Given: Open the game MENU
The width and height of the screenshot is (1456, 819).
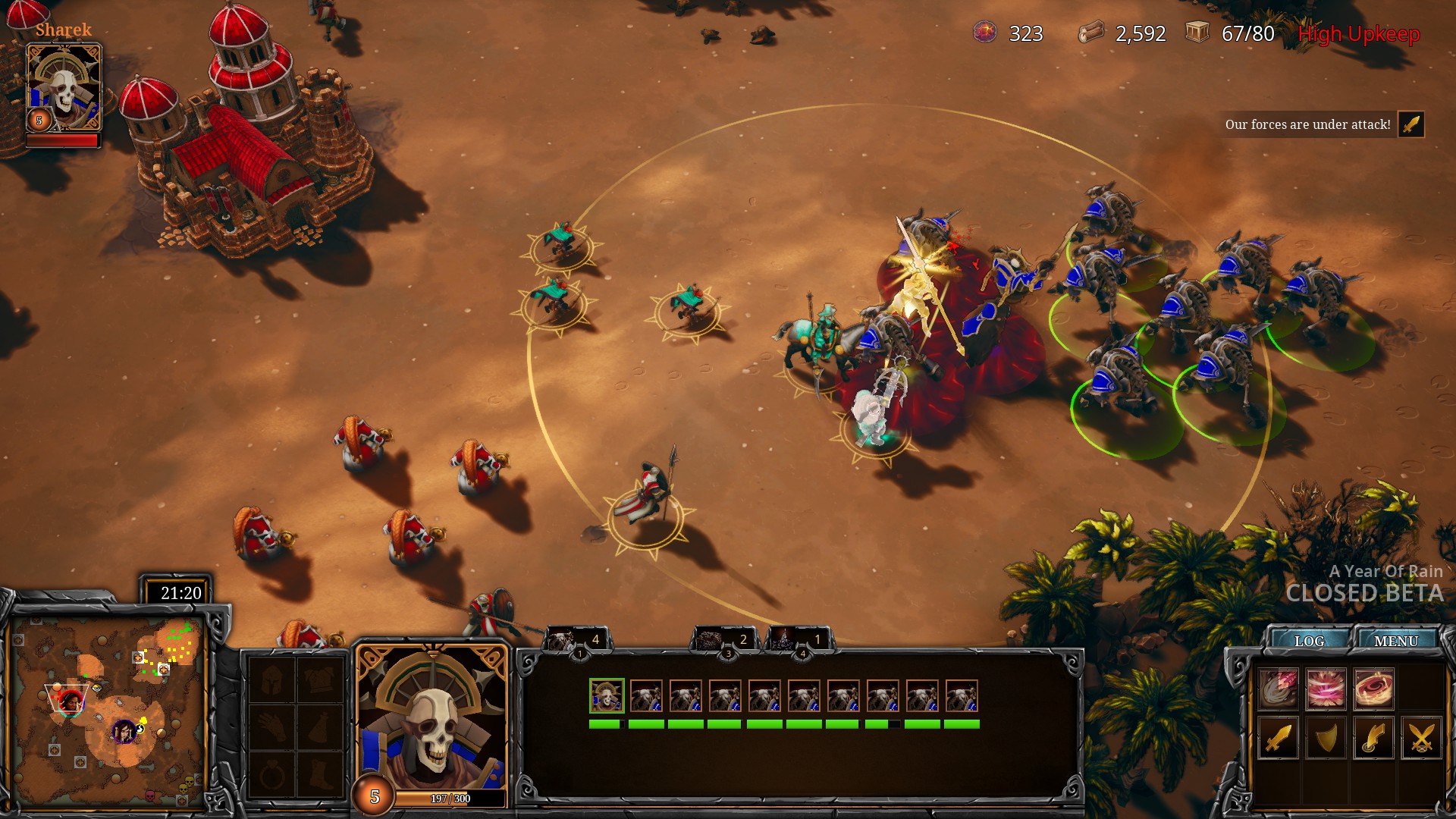Looking at the screenshot, I should pyautogui.click(x=1395, y=641).
